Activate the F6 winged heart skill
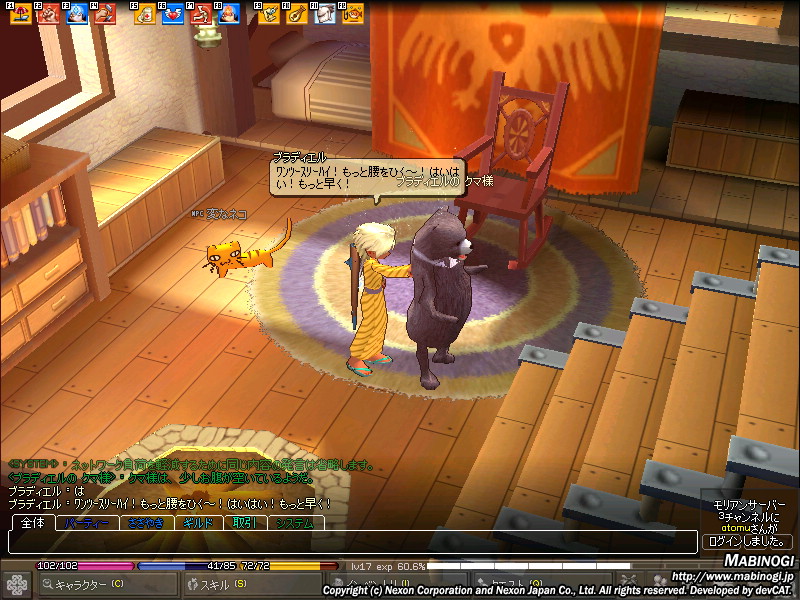 (172, 14)
